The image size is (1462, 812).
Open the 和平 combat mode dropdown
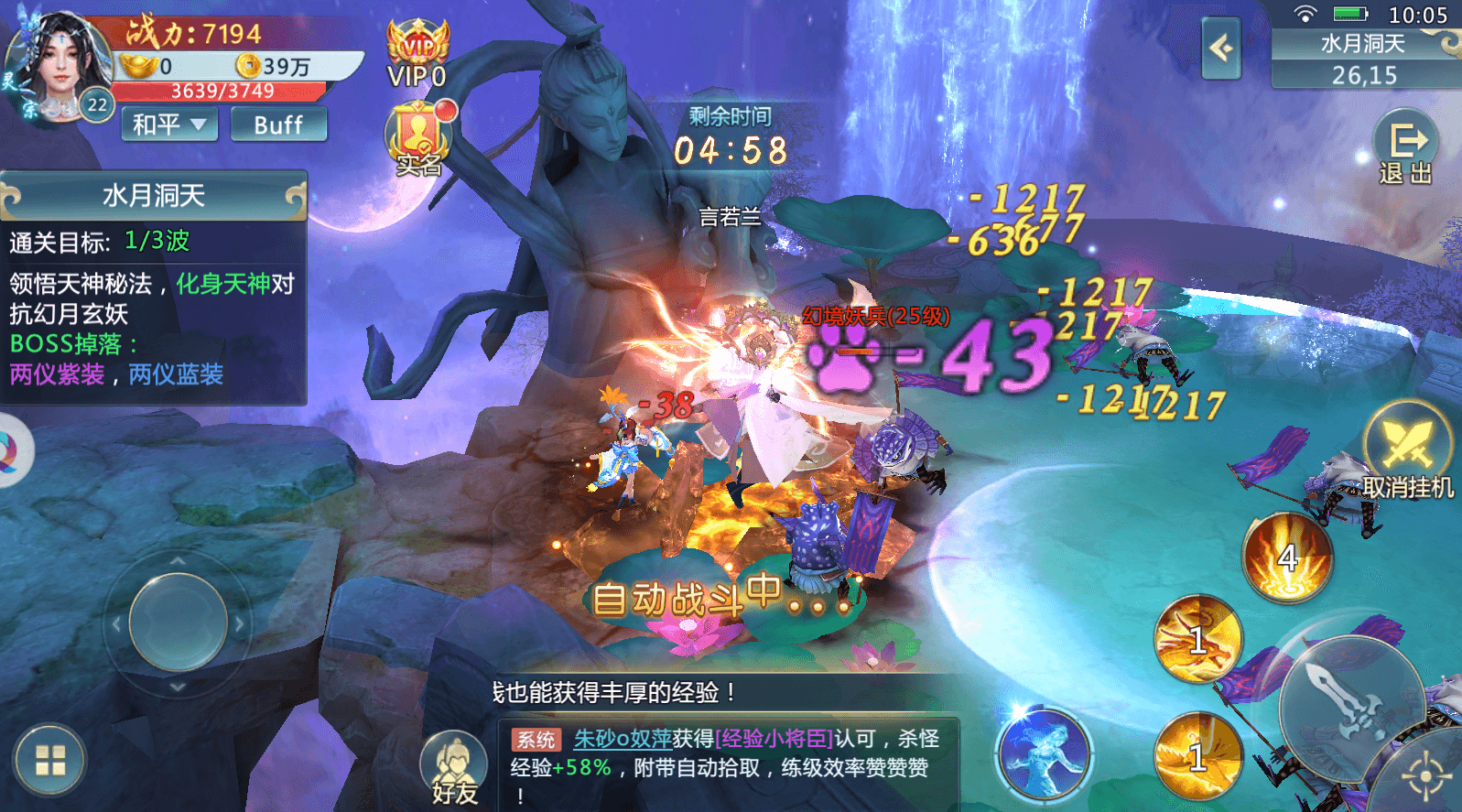coord(169,125)
